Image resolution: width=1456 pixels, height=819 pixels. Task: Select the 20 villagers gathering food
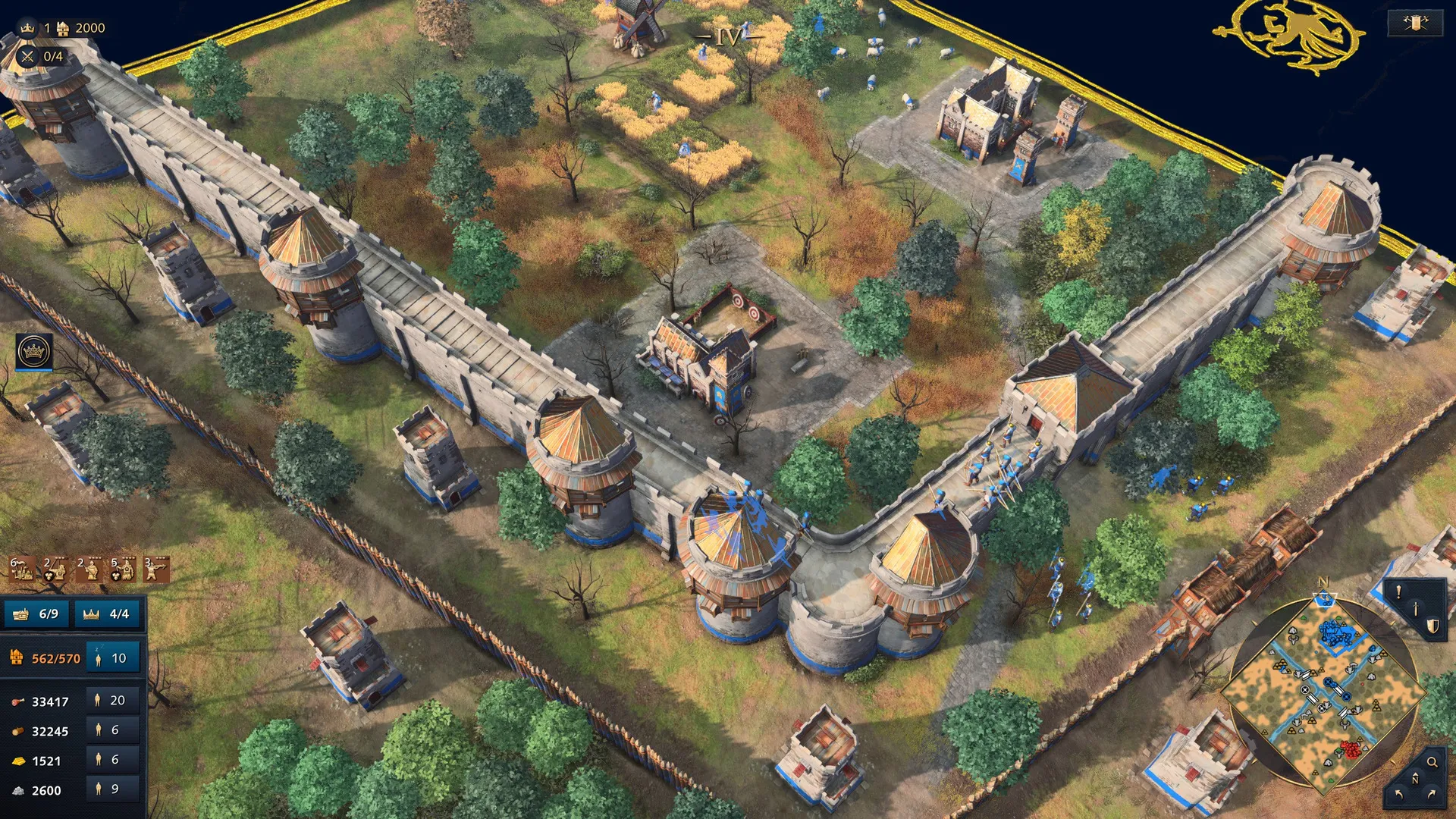(x=111, y=701)
